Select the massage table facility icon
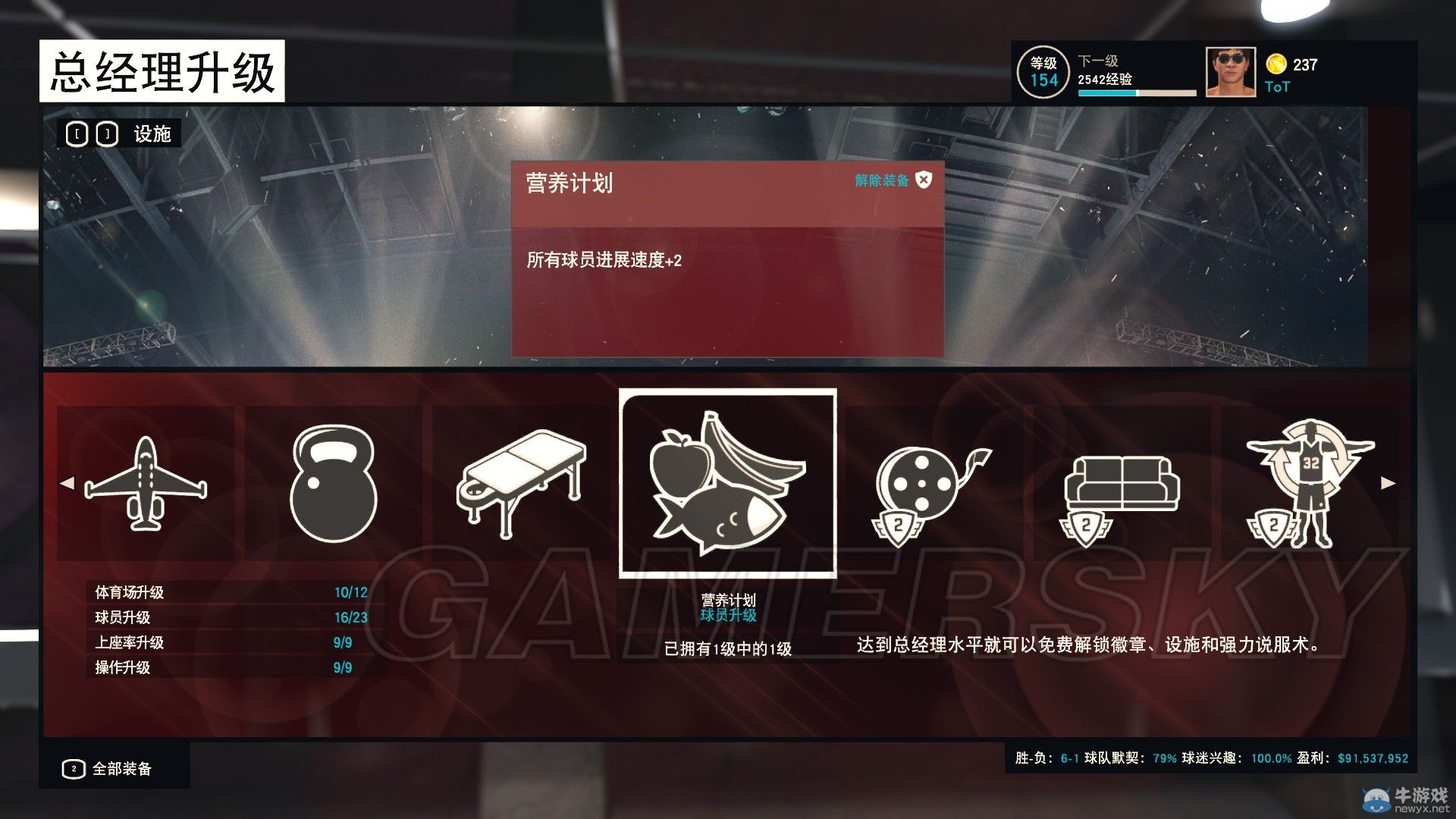 (520, 485)
